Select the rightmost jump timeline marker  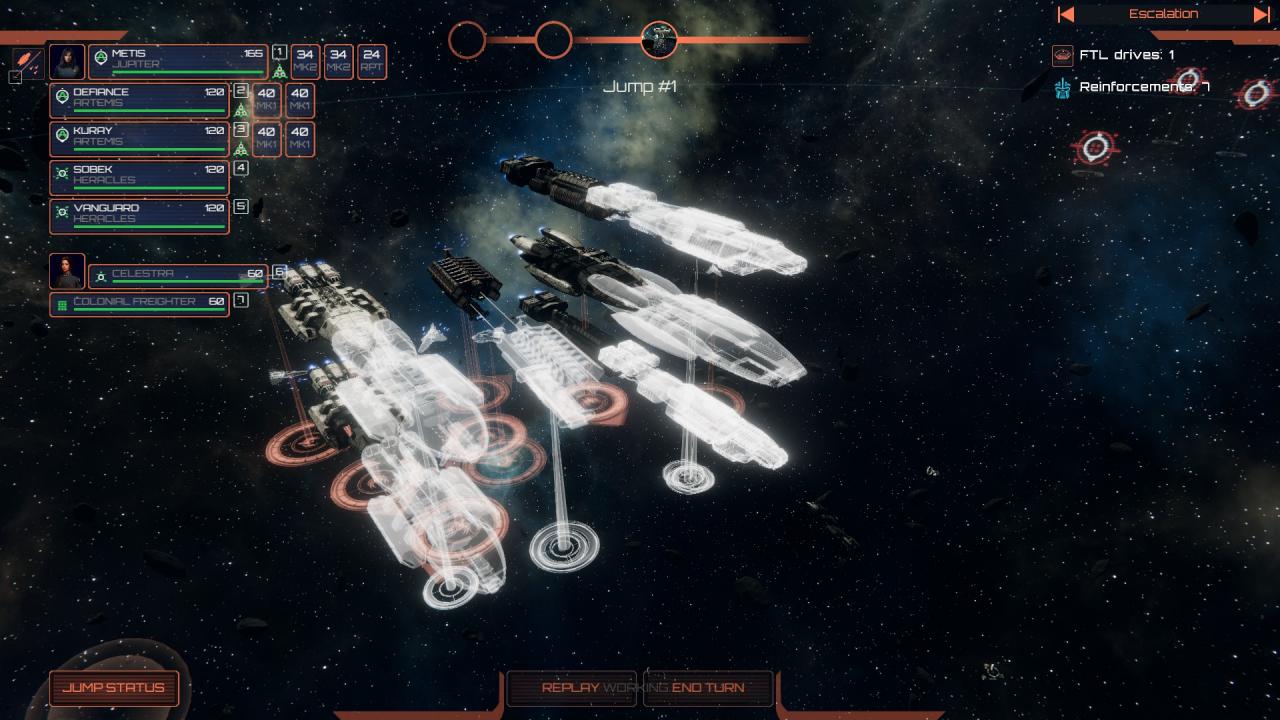click(659, 40)
